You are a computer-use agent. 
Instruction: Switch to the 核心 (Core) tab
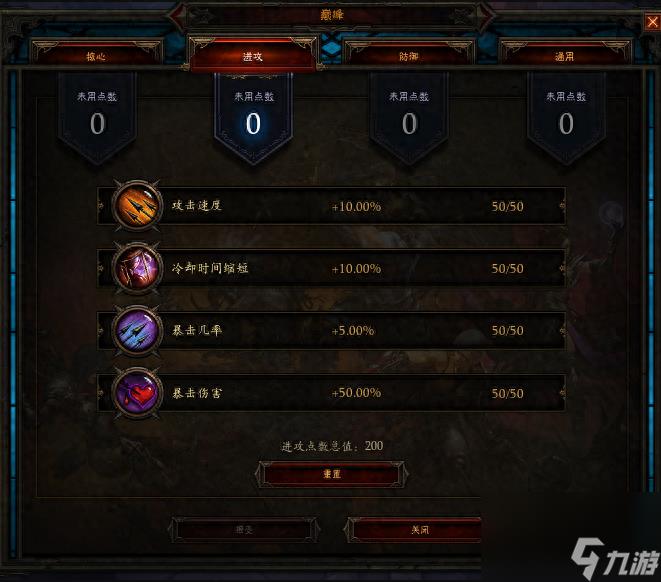96,56
